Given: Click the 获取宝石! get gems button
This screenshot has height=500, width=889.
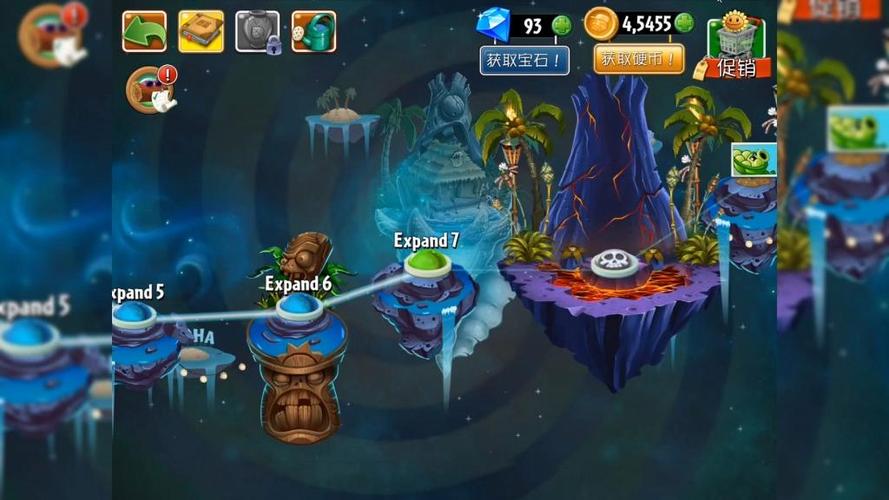Looking at the screenshot, I should coord(524,60).
